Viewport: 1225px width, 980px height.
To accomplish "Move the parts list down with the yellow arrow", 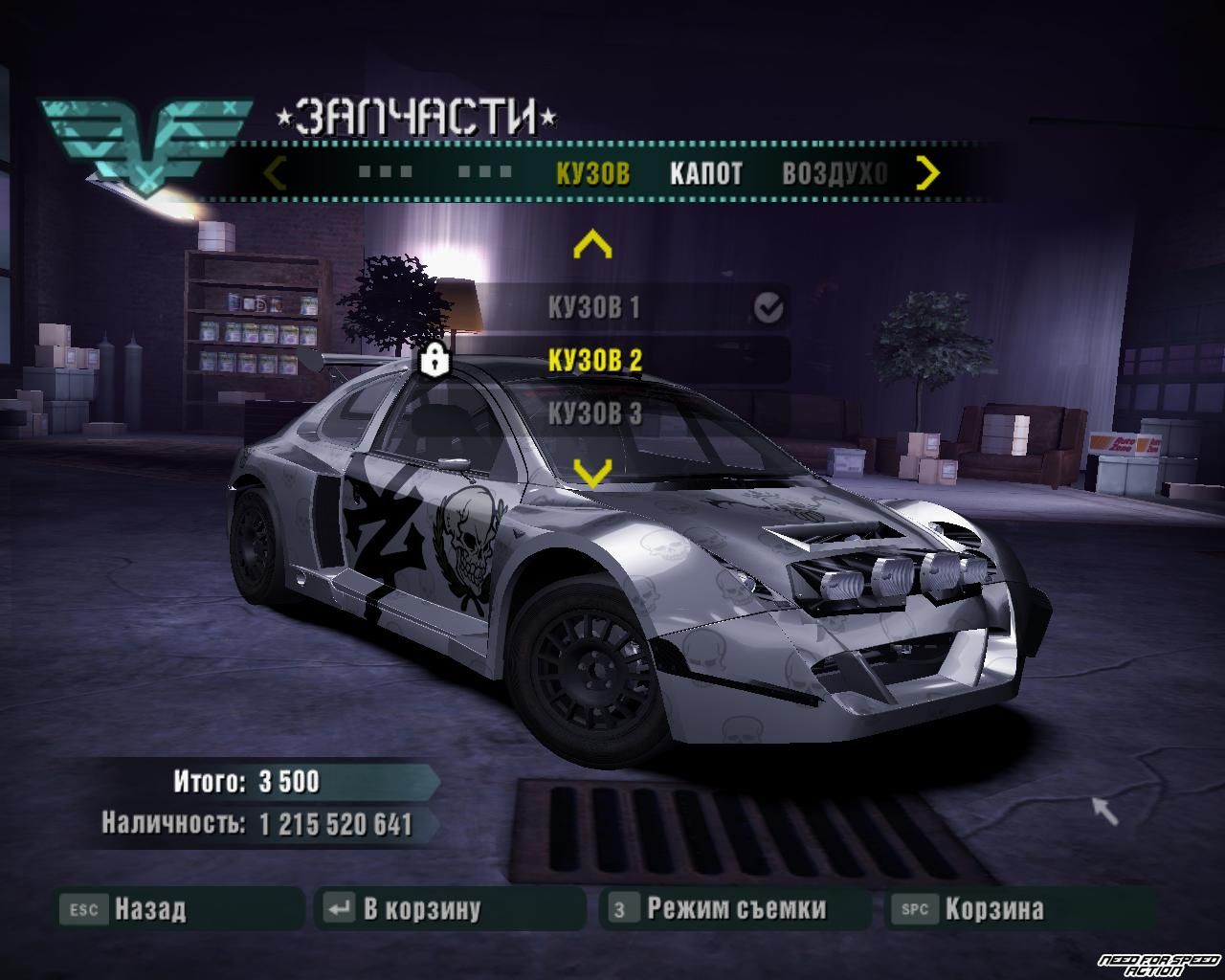I will (591, 471).
